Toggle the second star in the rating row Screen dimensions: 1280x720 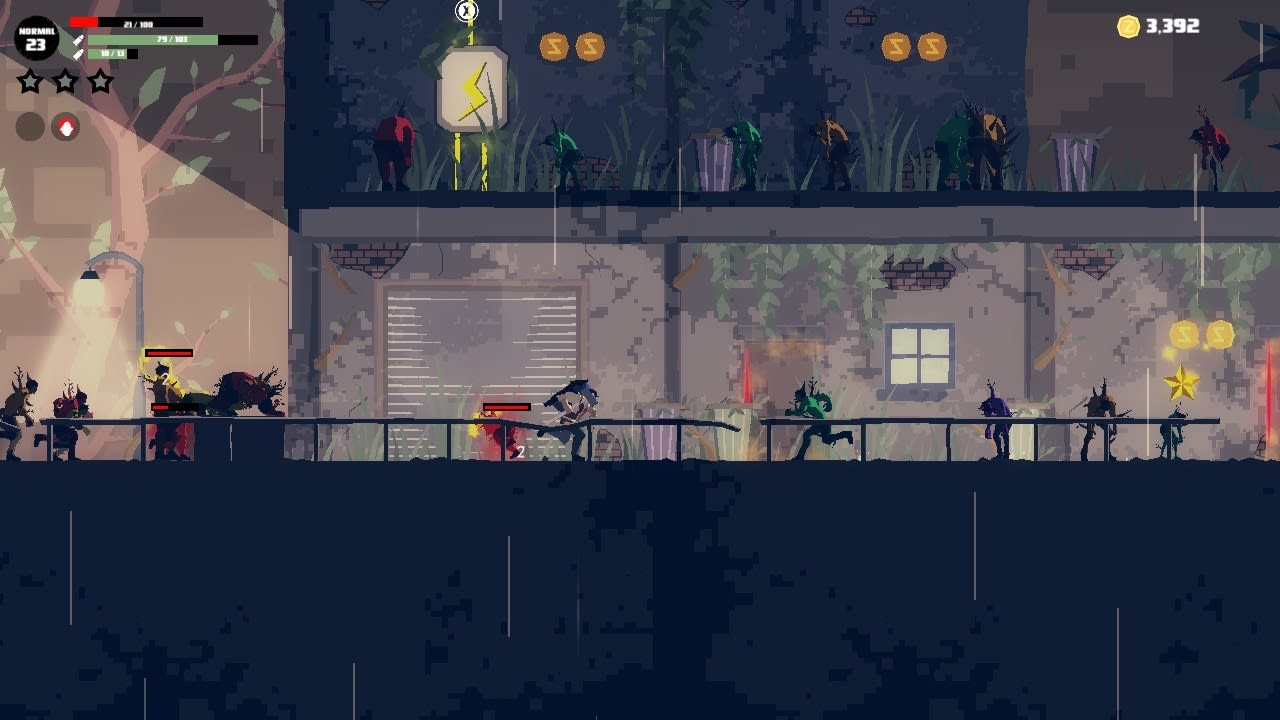(64, 81)
